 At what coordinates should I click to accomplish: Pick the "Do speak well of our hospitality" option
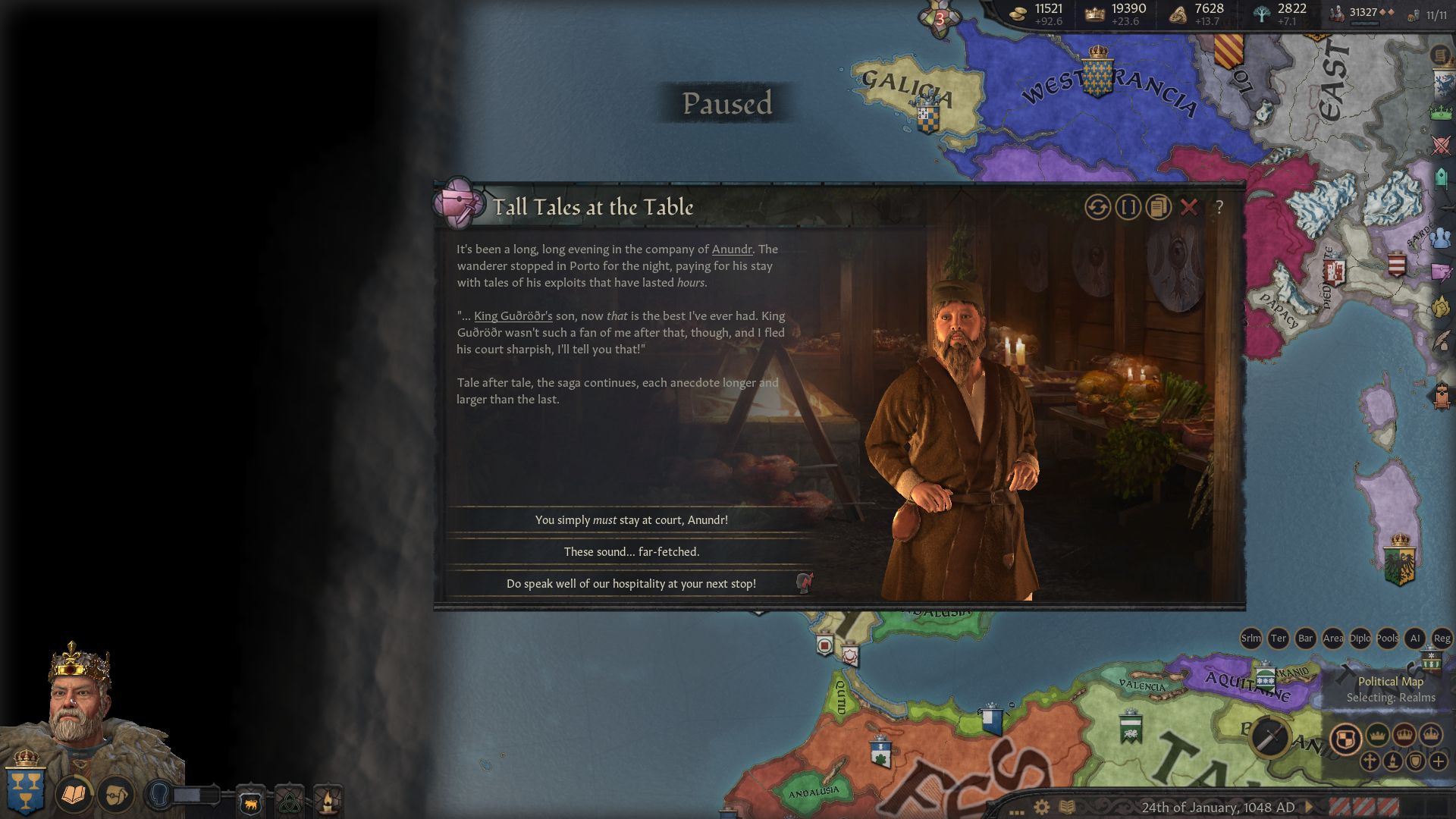coord(631,584)
